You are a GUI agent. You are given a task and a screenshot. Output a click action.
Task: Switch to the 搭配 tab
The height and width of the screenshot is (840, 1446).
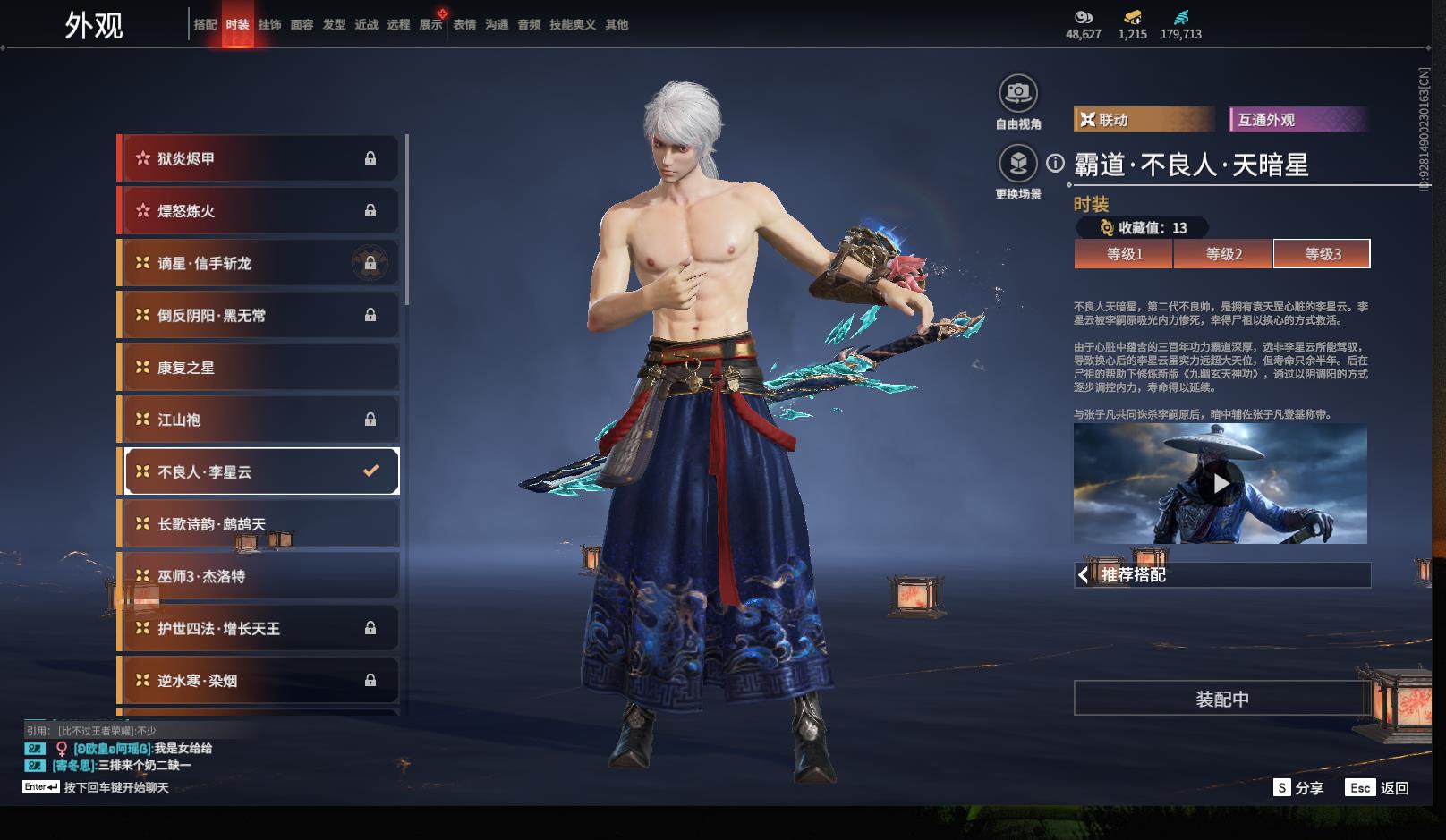(x=205, y=25)
